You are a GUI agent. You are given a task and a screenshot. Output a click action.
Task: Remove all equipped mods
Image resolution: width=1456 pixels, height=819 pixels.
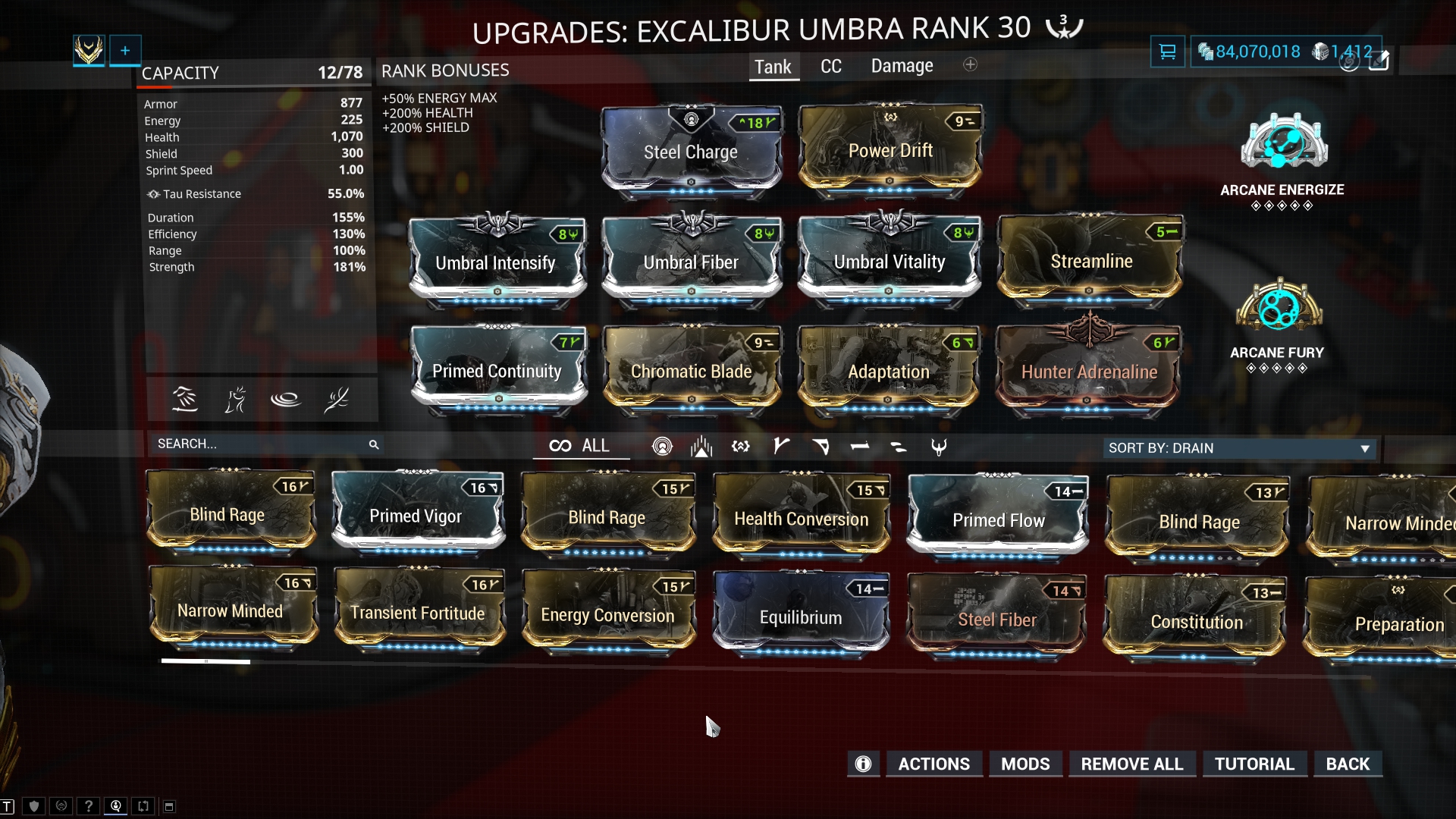pos(1131,764)
